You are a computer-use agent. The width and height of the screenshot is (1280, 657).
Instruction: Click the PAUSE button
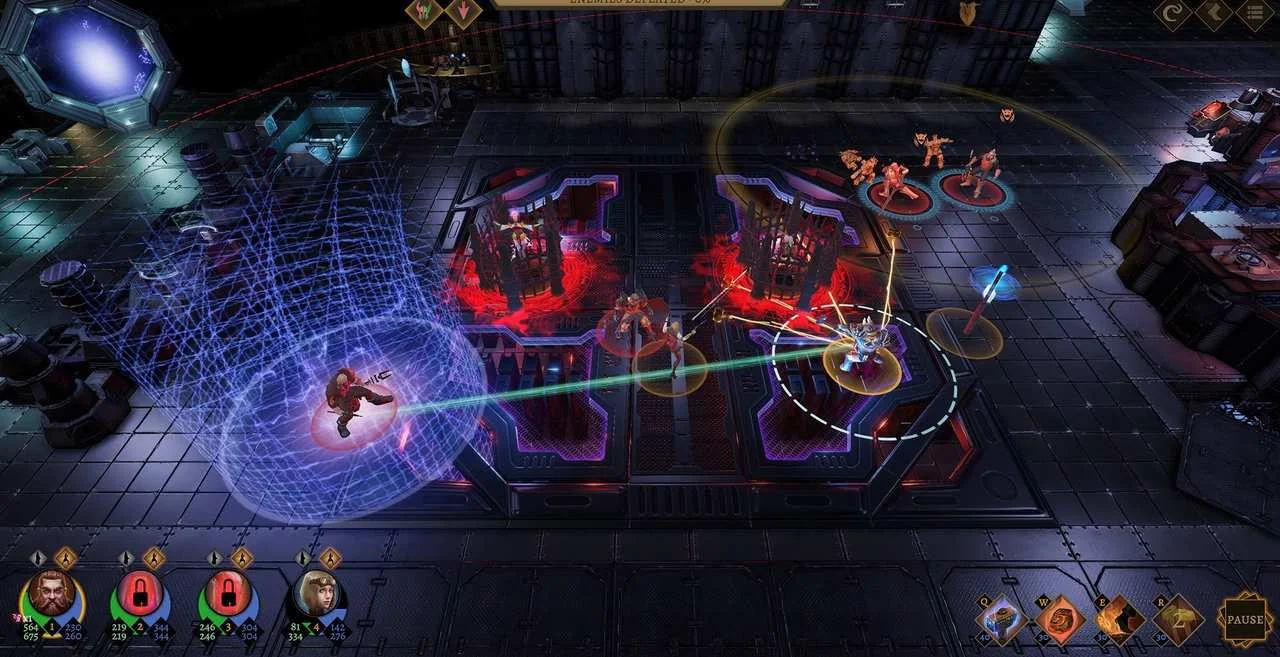coord(1245,620)
